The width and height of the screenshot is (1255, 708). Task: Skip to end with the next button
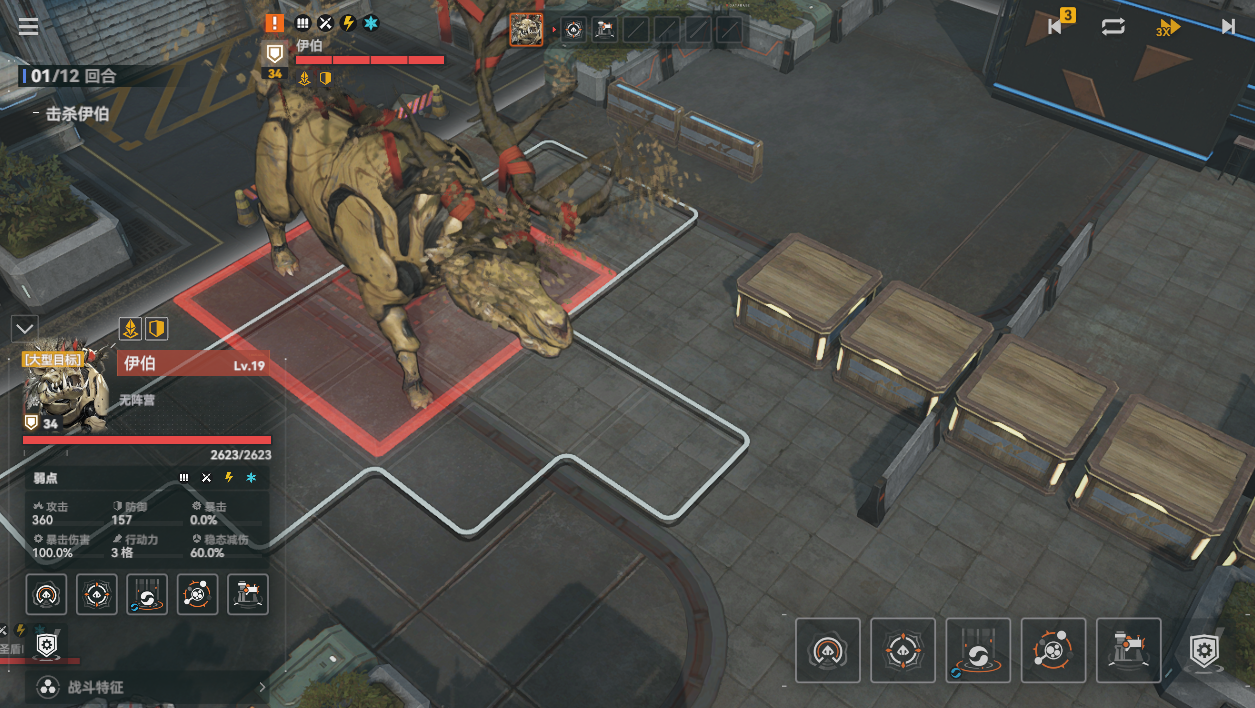[1228, 27]
